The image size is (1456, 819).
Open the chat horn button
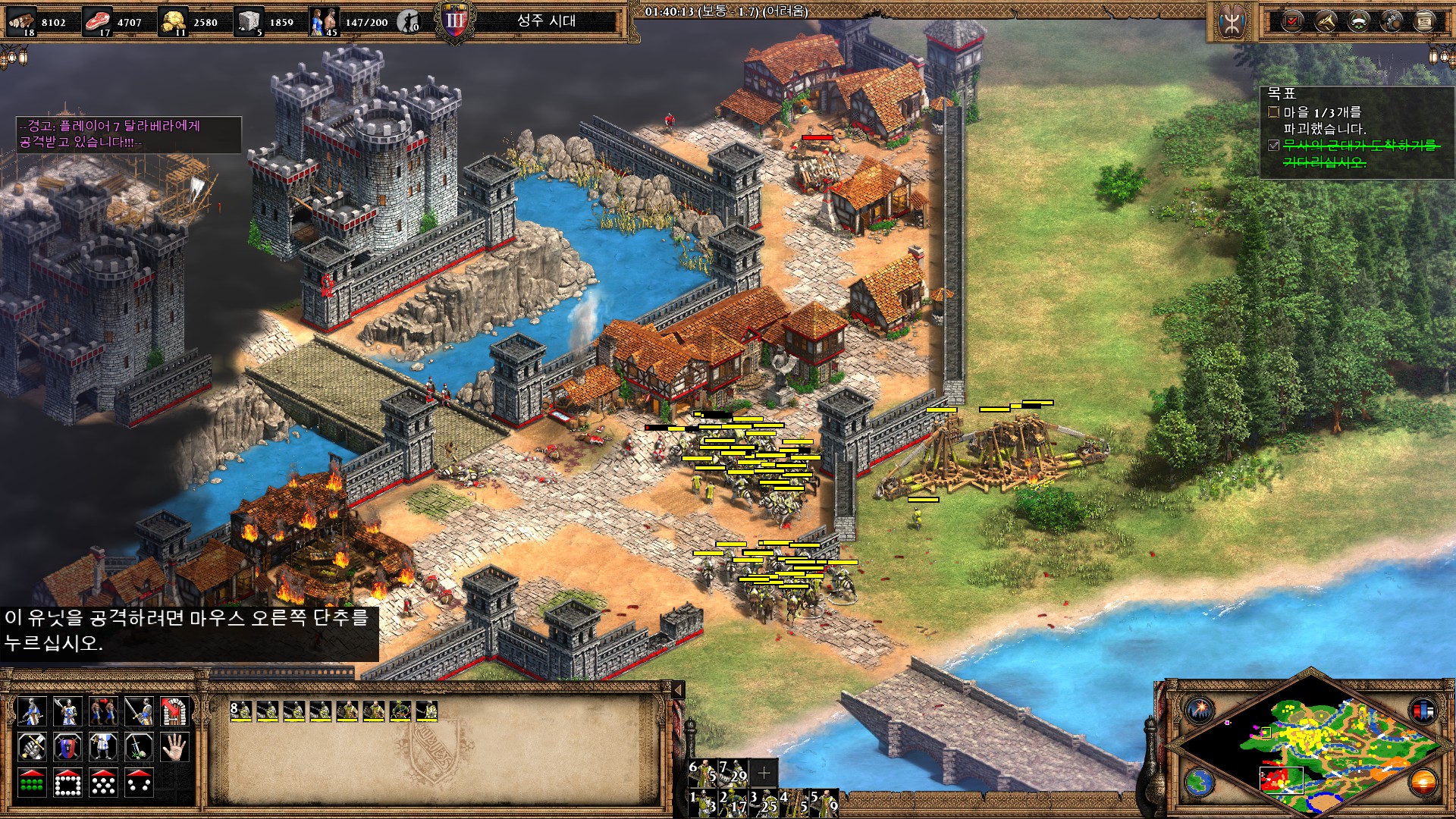[x=1326, y=21]
